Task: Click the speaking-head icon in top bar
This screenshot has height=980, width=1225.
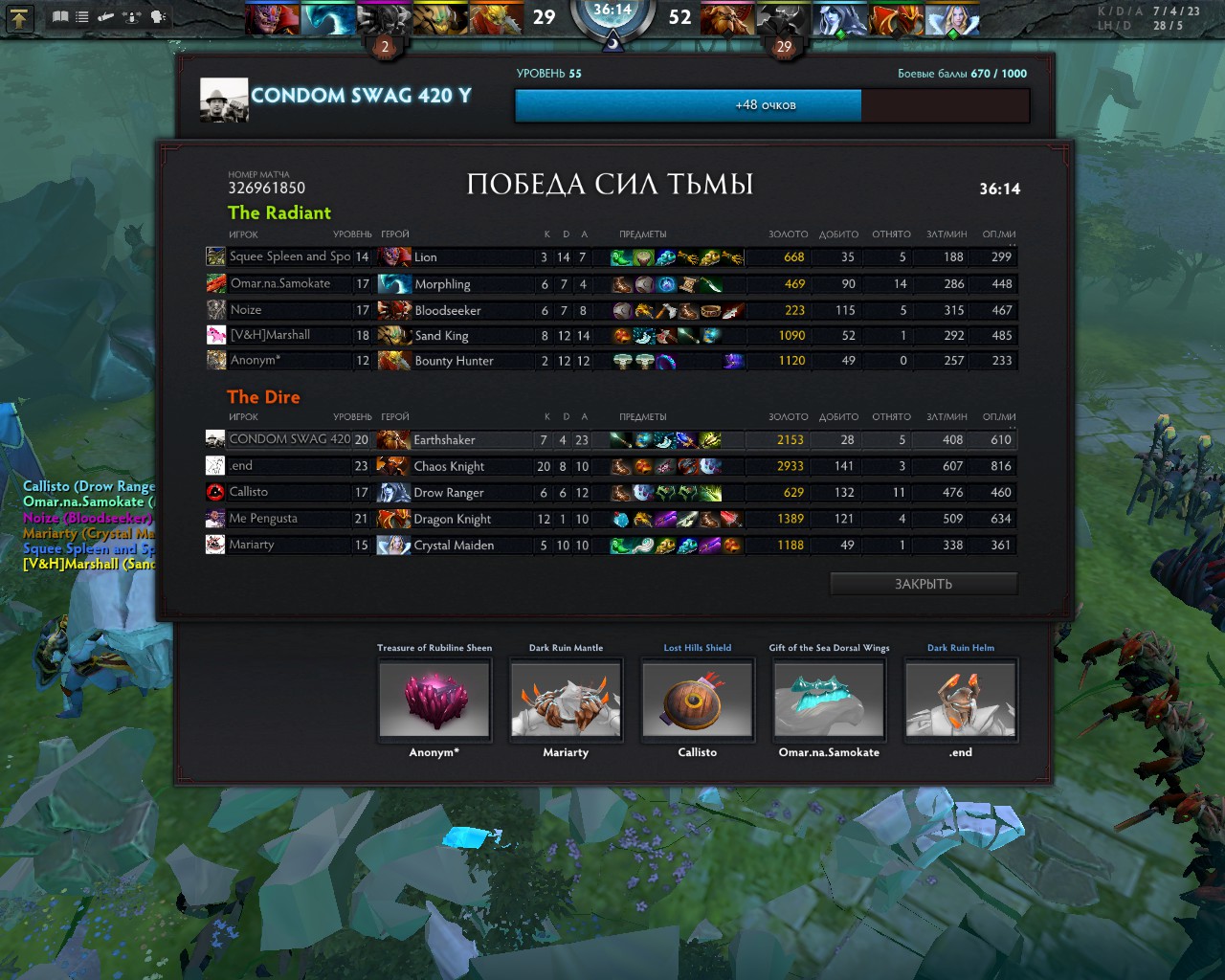Action: [158, 17]
